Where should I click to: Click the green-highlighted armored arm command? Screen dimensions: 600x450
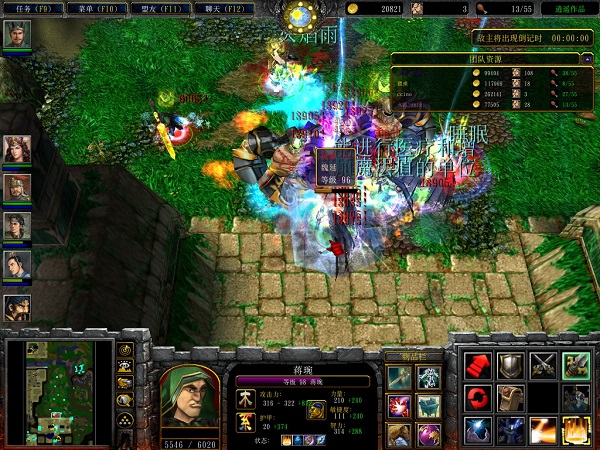click(576, 366)
